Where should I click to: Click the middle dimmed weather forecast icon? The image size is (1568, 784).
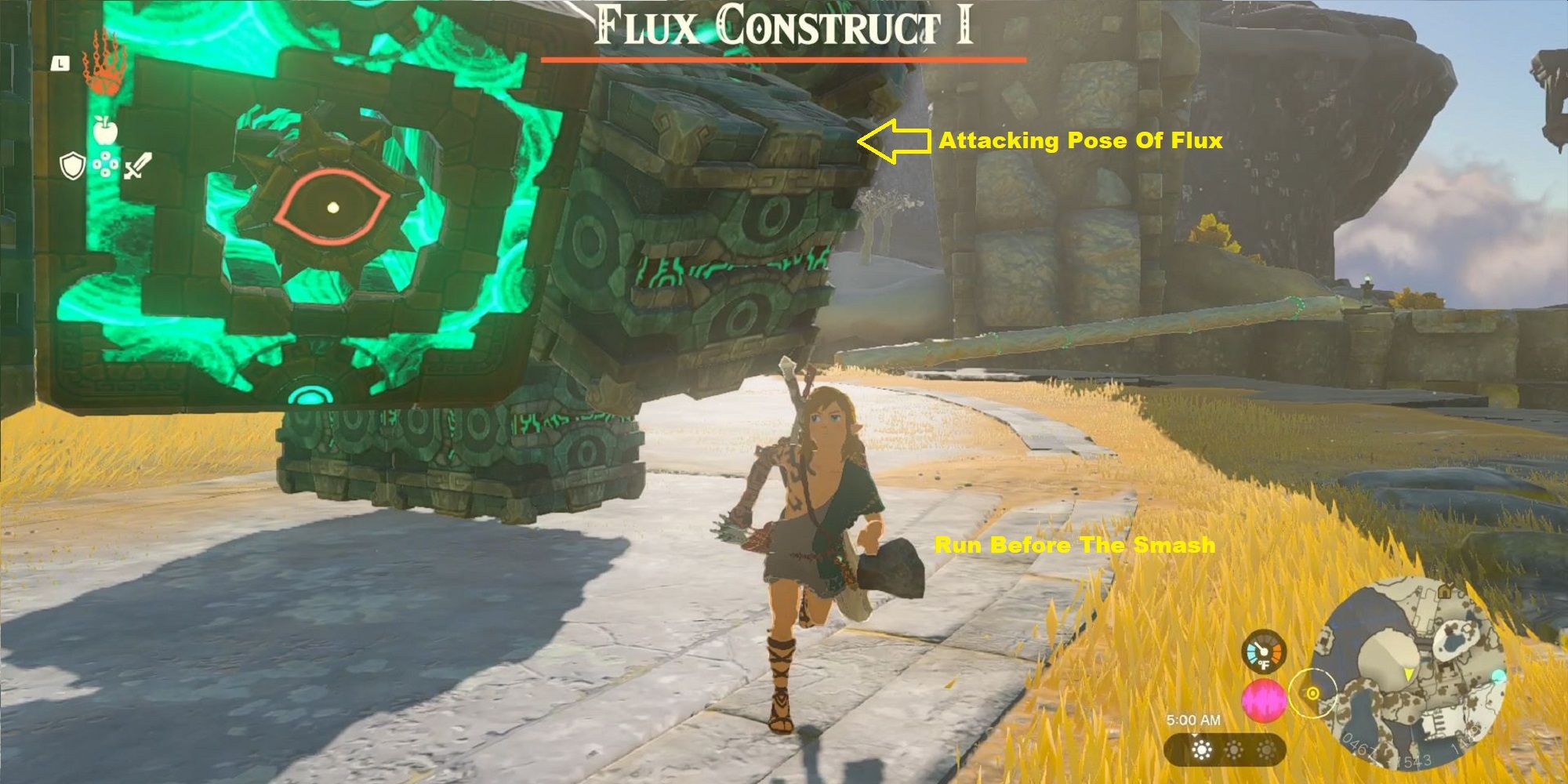point(1234,750)
